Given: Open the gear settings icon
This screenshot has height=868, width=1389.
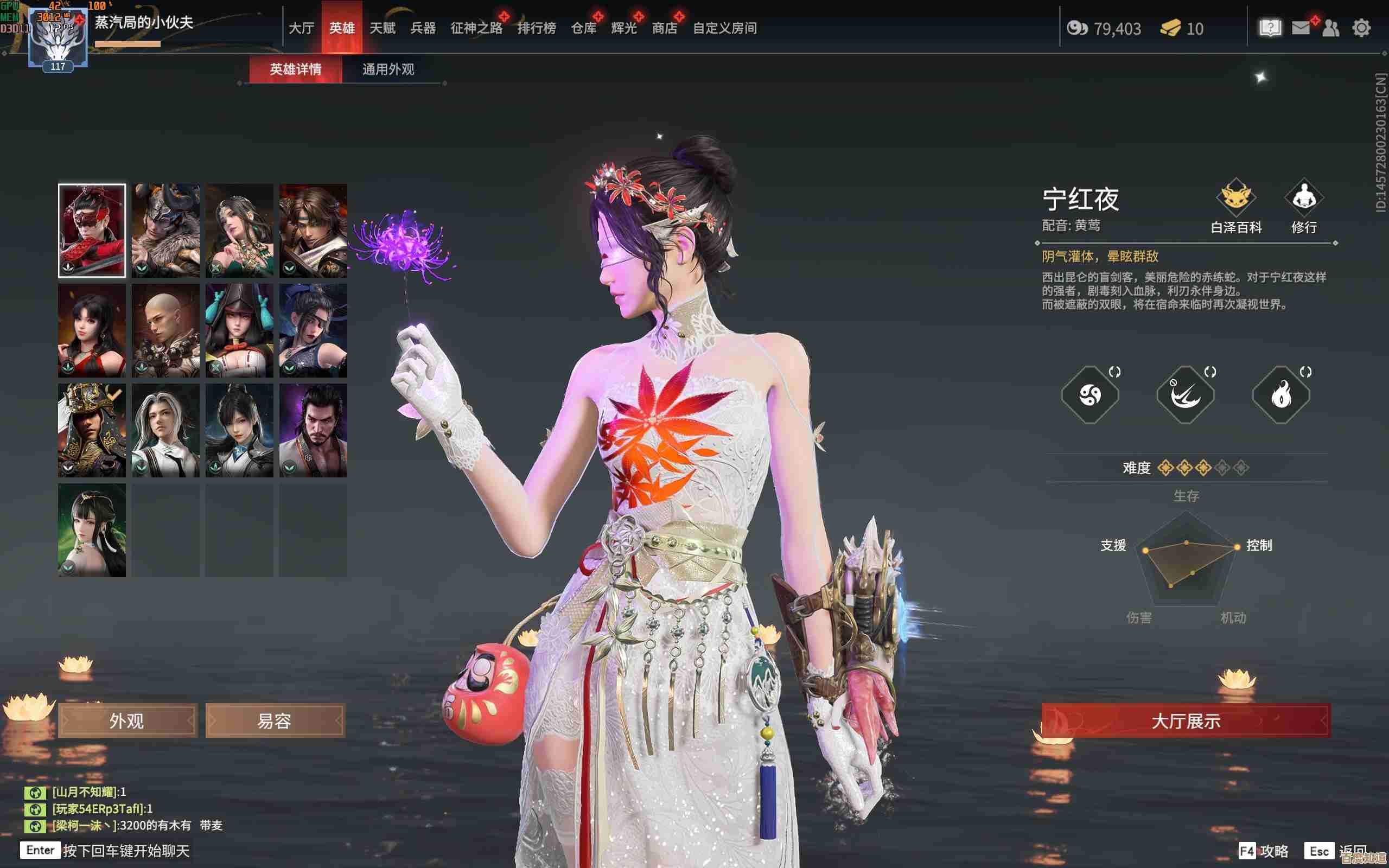Looking at the screenshot, I should tap(1361, 28).
